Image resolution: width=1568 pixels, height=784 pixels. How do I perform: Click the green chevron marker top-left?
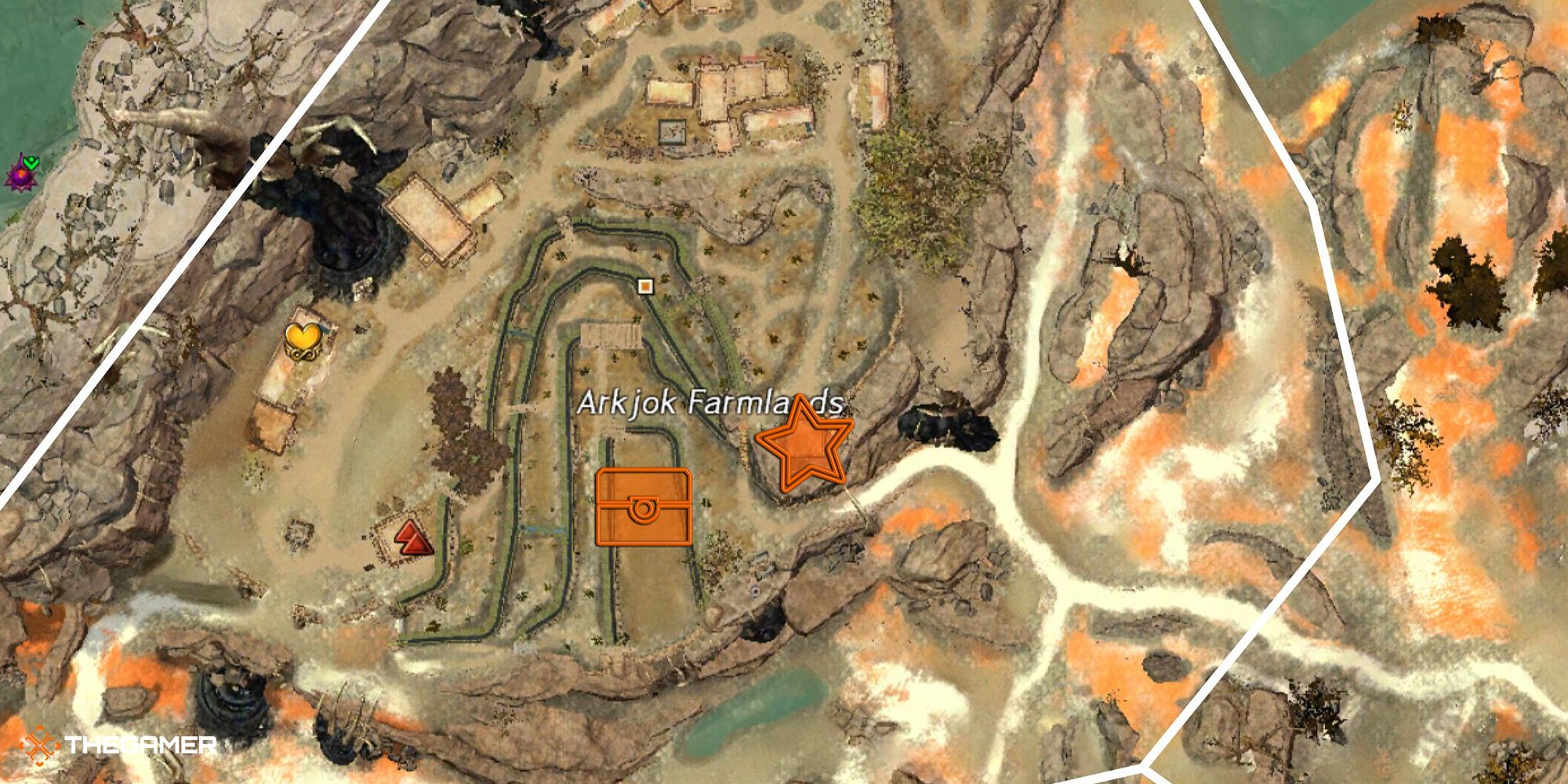[x=31, y=162]
